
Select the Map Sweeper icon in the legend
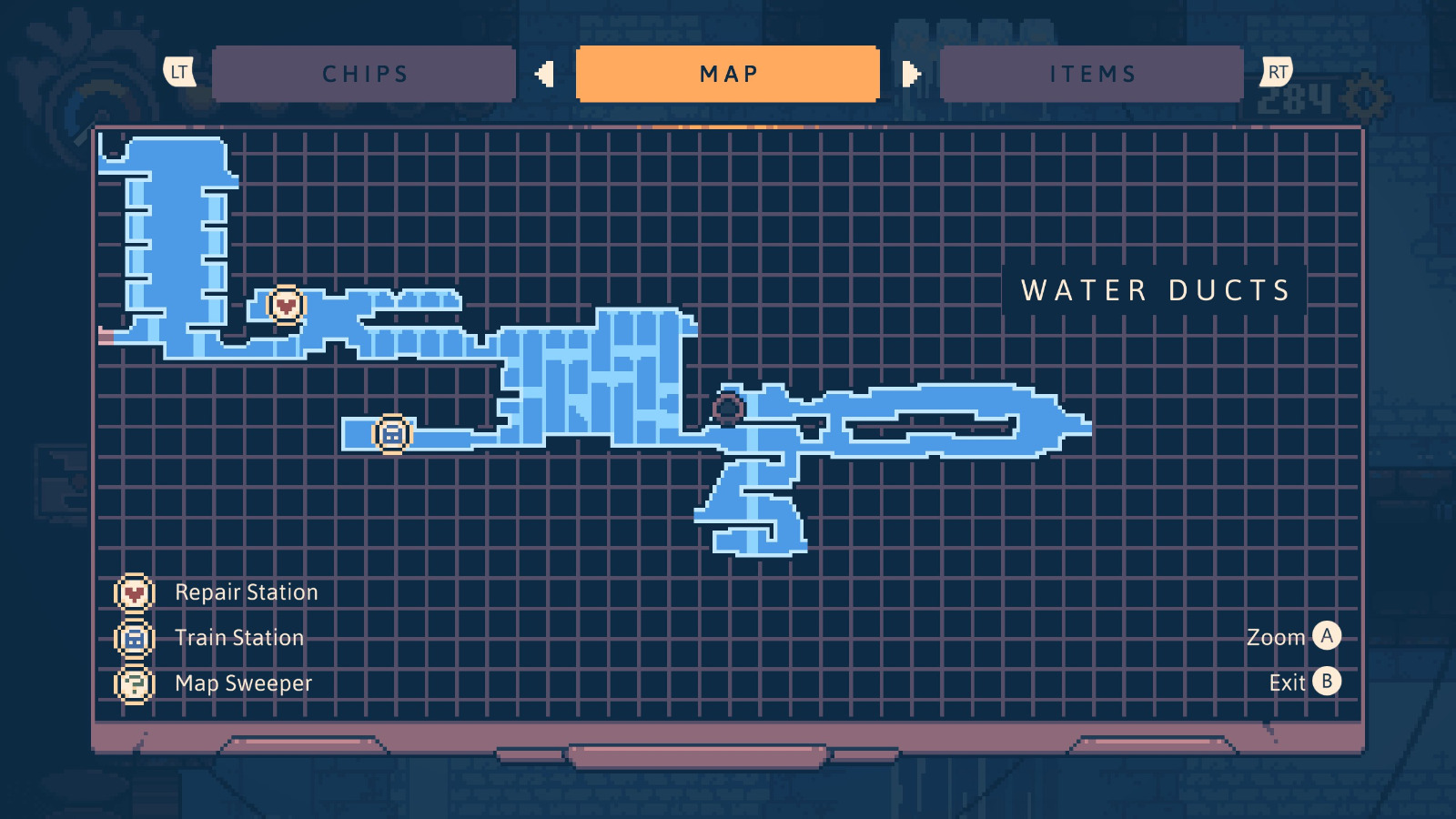(133, 682)
